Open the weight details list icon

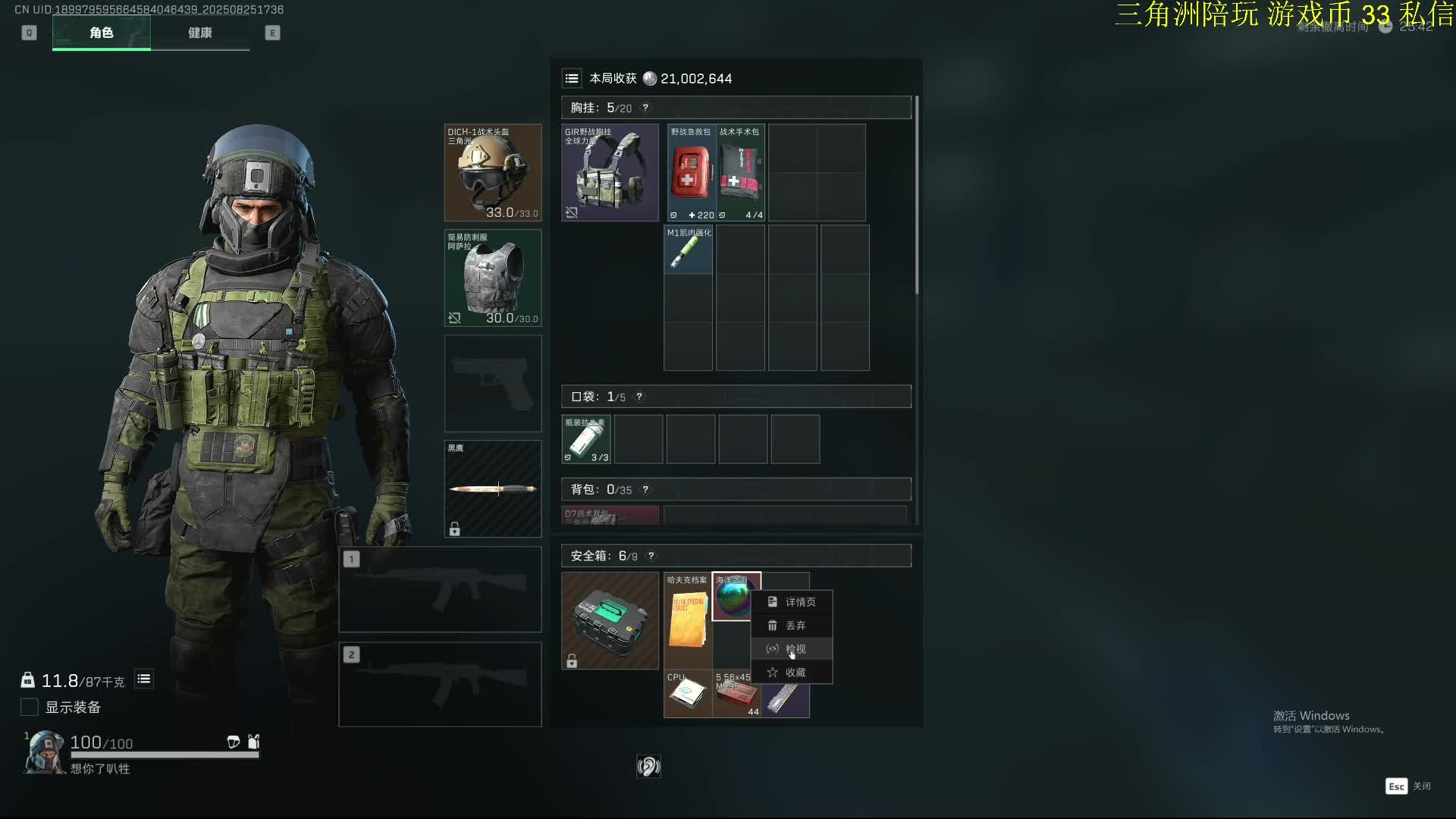(x=144, y=679)
